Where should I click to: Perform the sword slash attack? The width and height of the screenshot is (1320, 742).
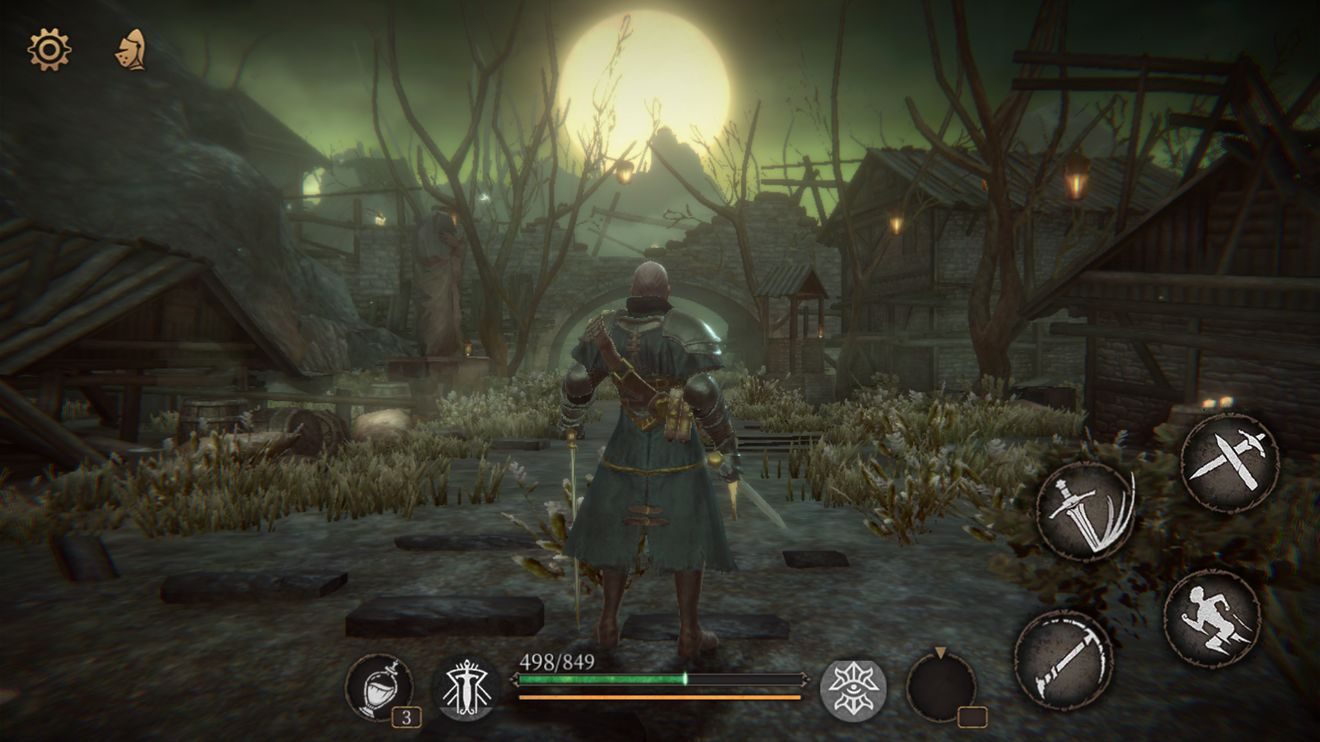(1085, 511)
